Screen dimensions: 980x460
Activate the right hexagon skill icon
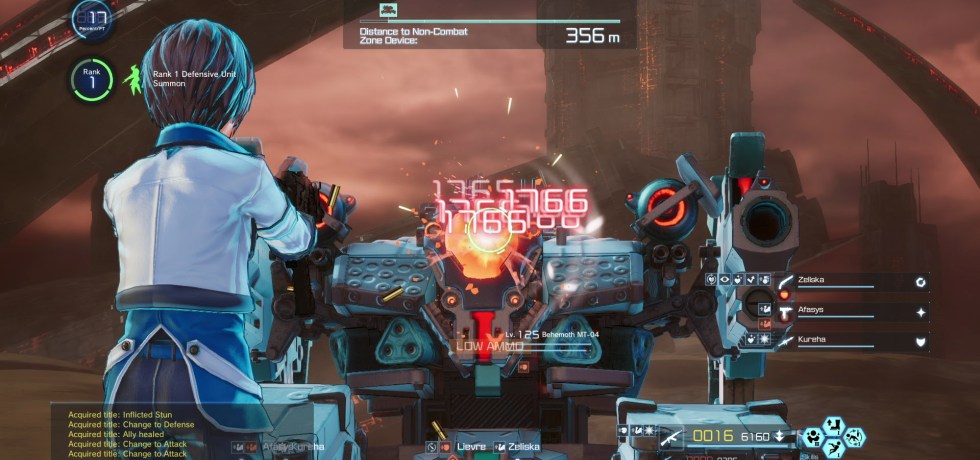pos(854,437)
